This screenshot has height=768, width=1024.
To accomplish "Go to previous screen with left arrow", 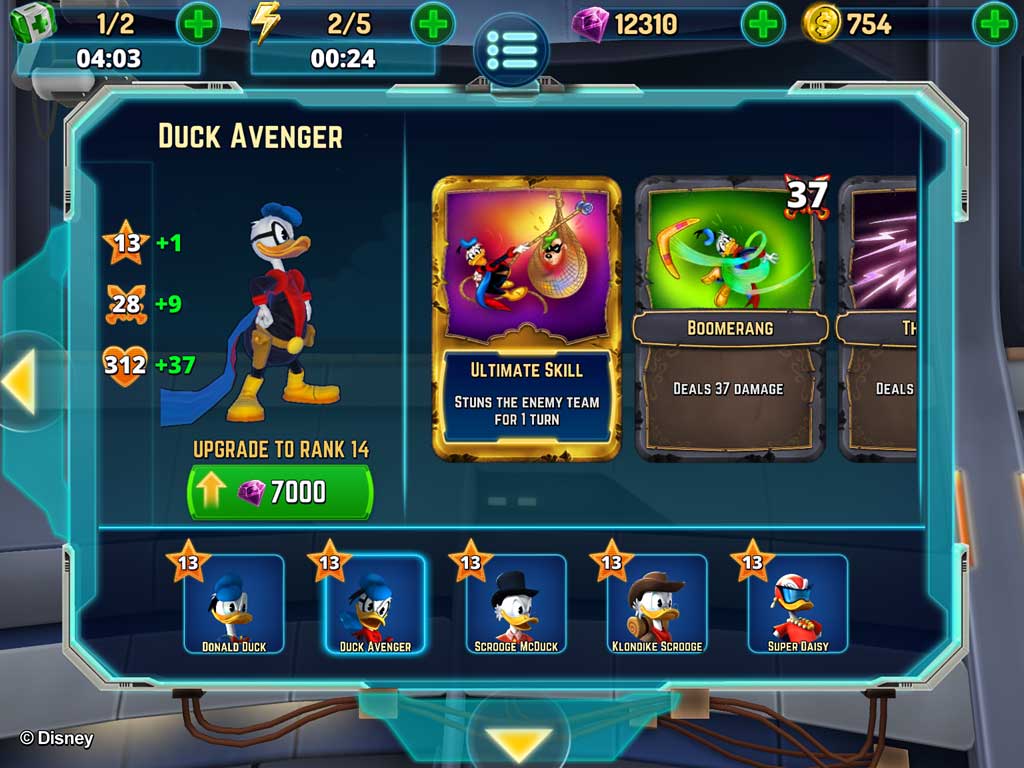I will point(20,382).
